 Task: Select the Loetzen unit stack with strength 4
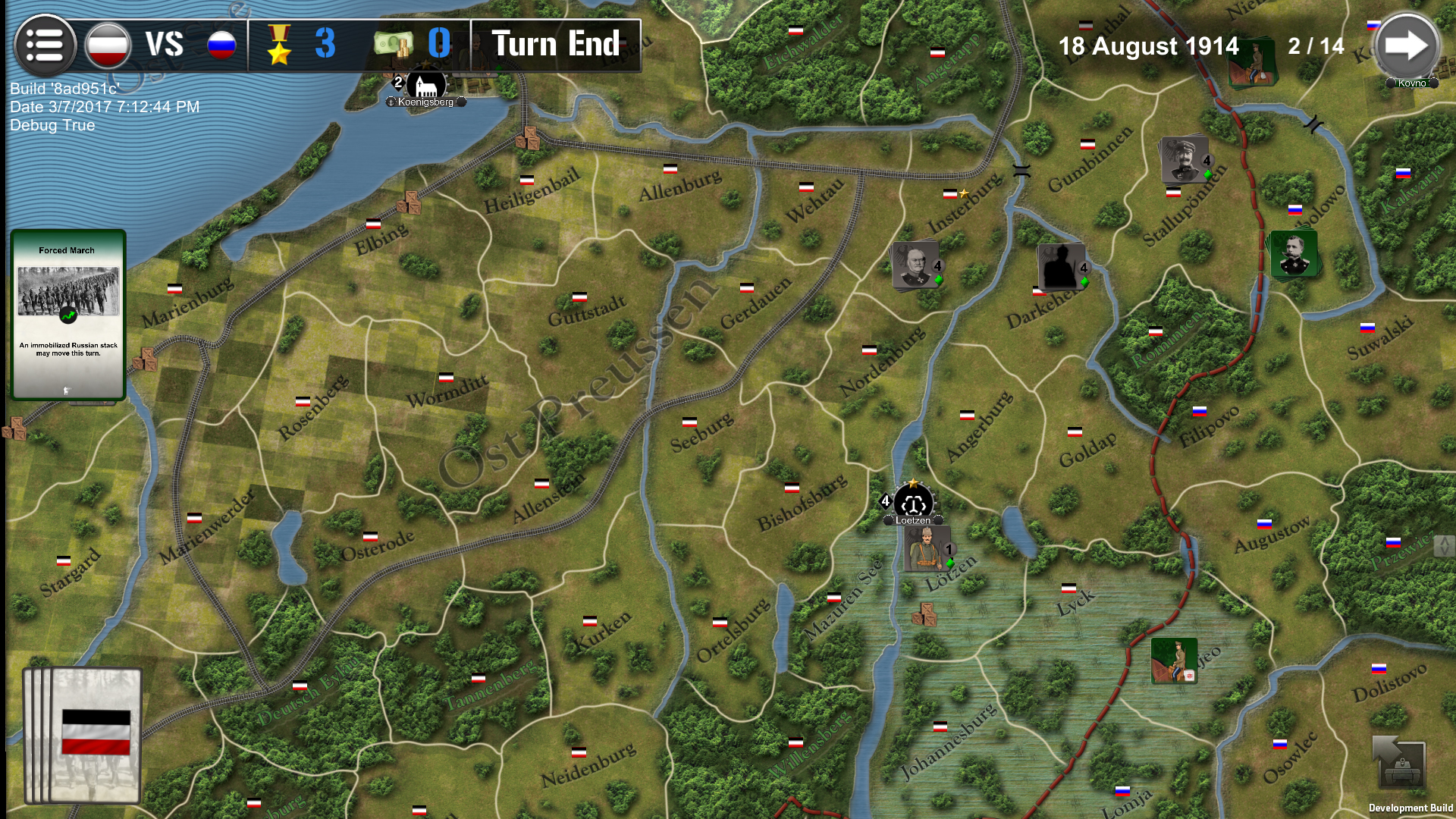click(x=913, y=502)
